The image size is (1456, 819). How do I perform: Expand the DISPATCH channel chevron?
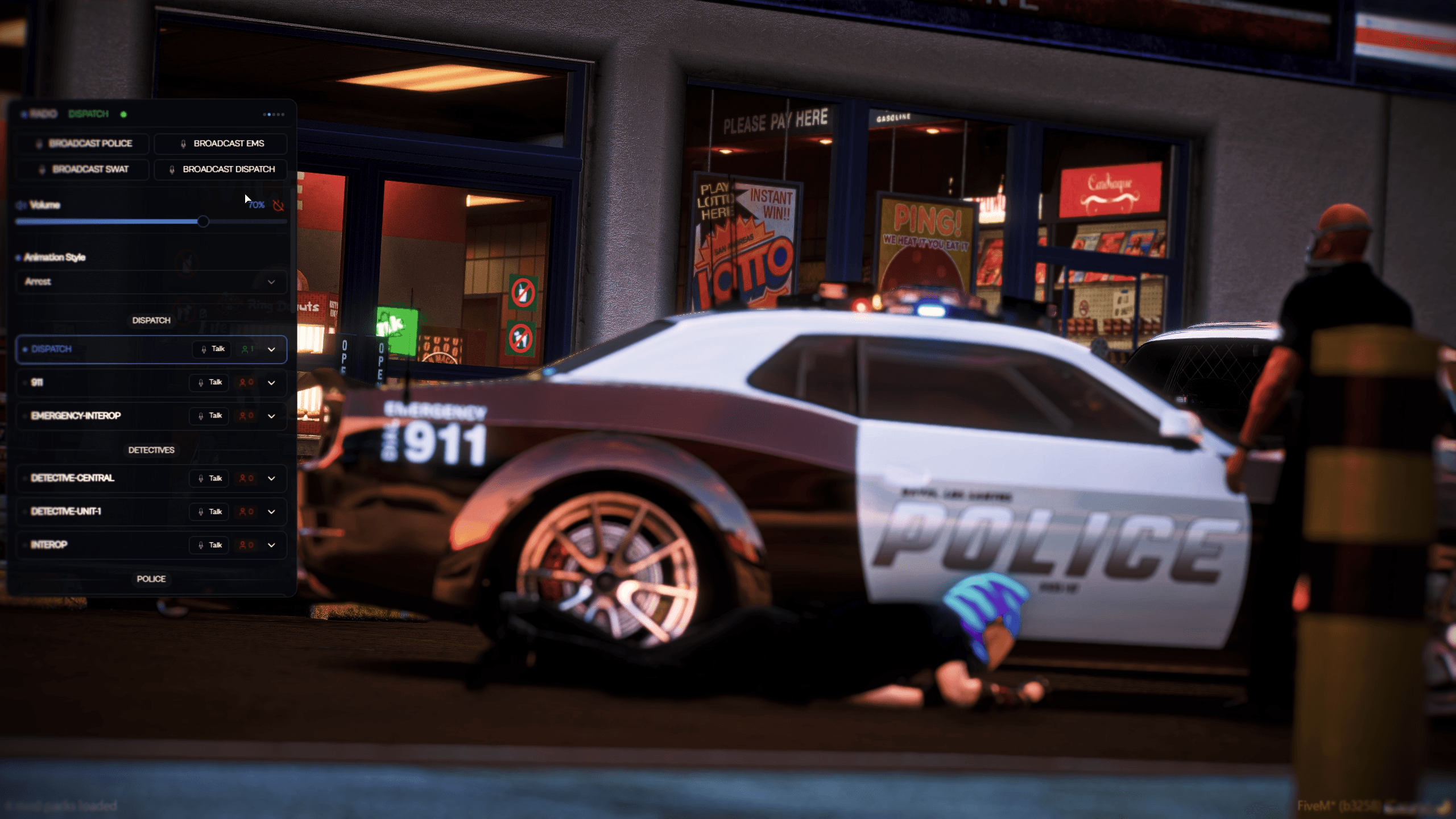click(x=272, y=349)
